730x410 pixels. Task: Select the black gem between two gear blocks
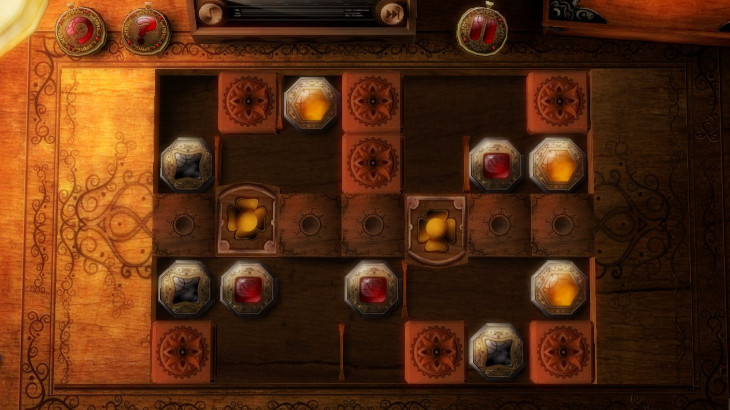(x=496, y=351)
